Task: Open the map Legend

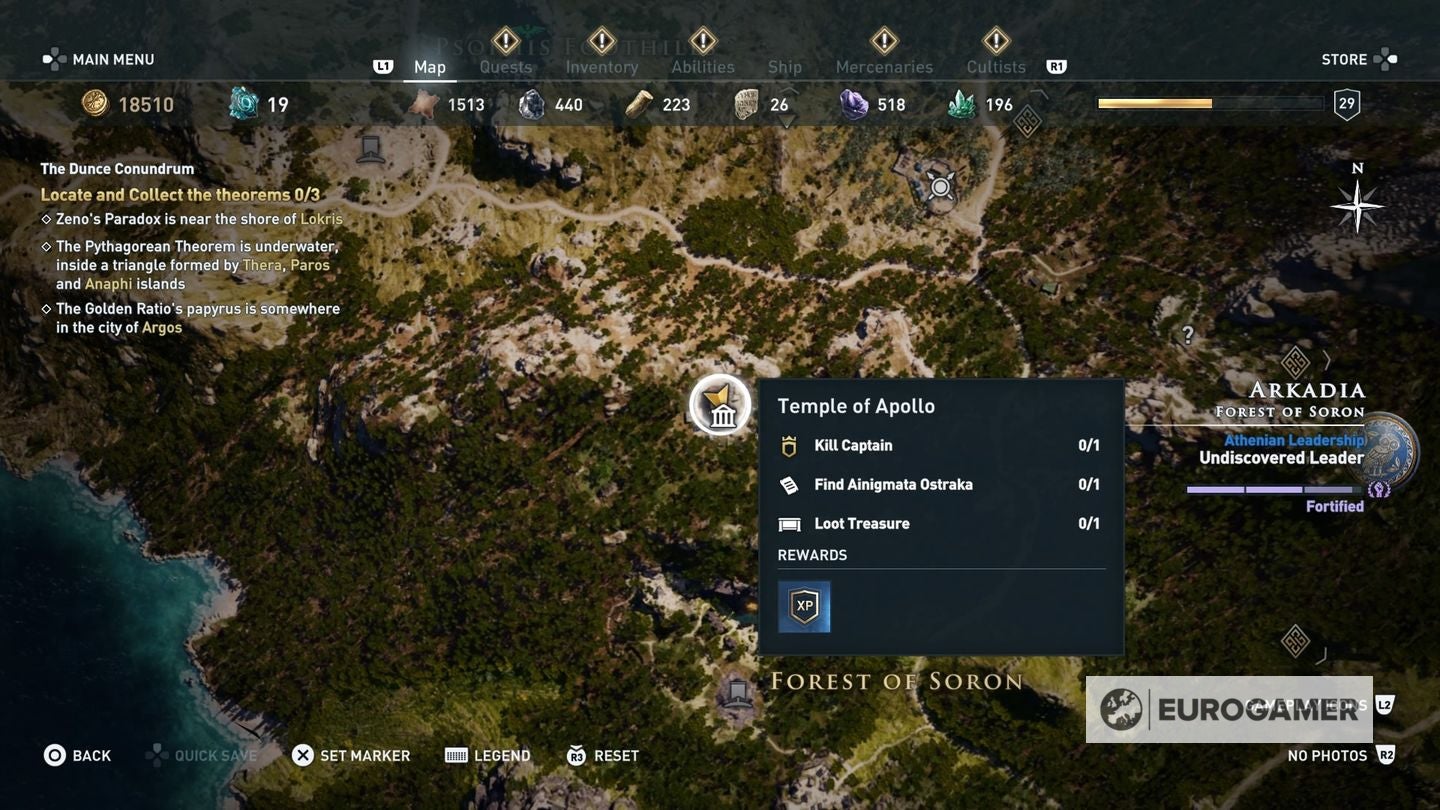Action: [x=489, y=753]
